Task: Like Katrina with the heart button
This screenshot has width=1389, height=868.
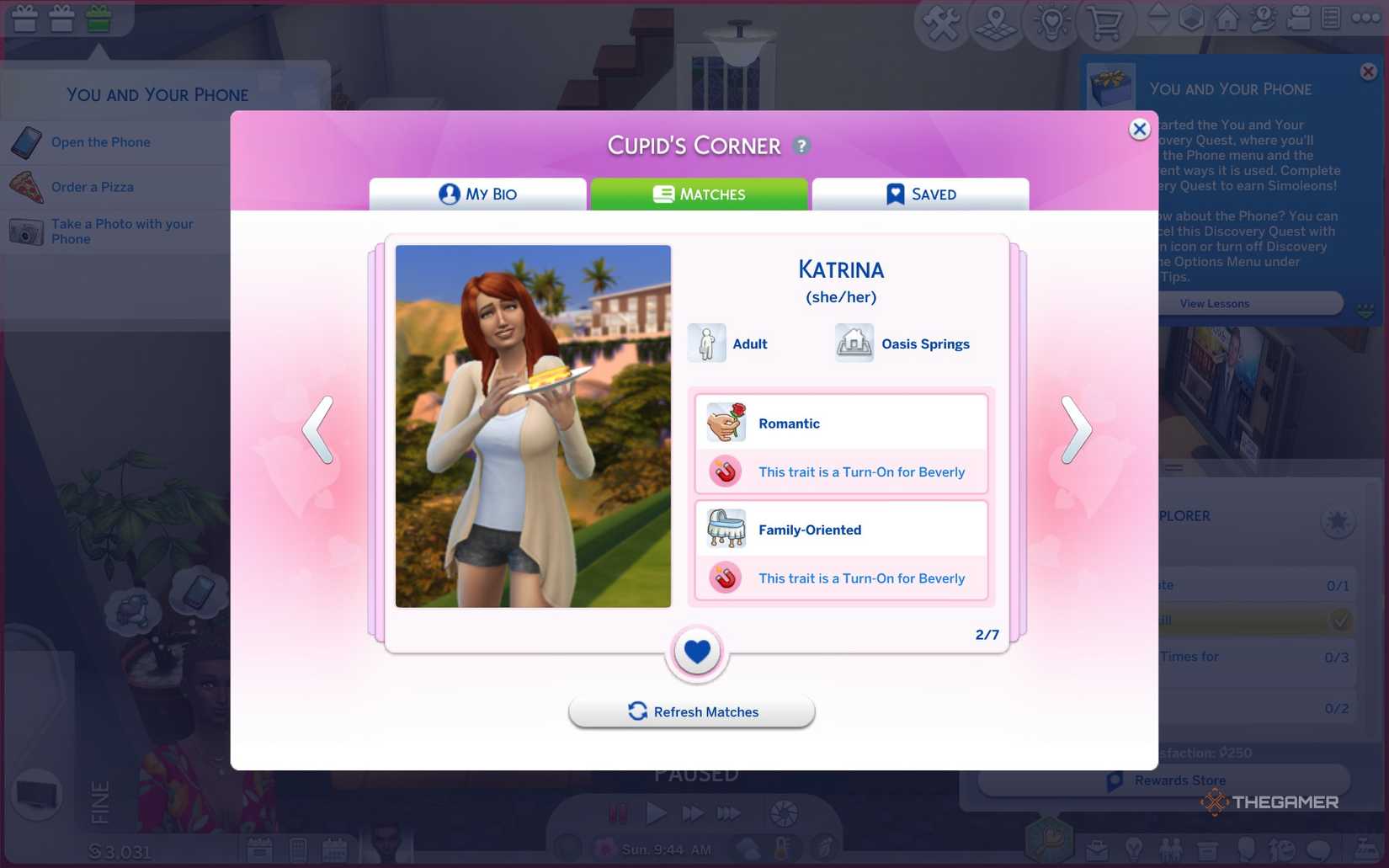Action: pos(695,652)
